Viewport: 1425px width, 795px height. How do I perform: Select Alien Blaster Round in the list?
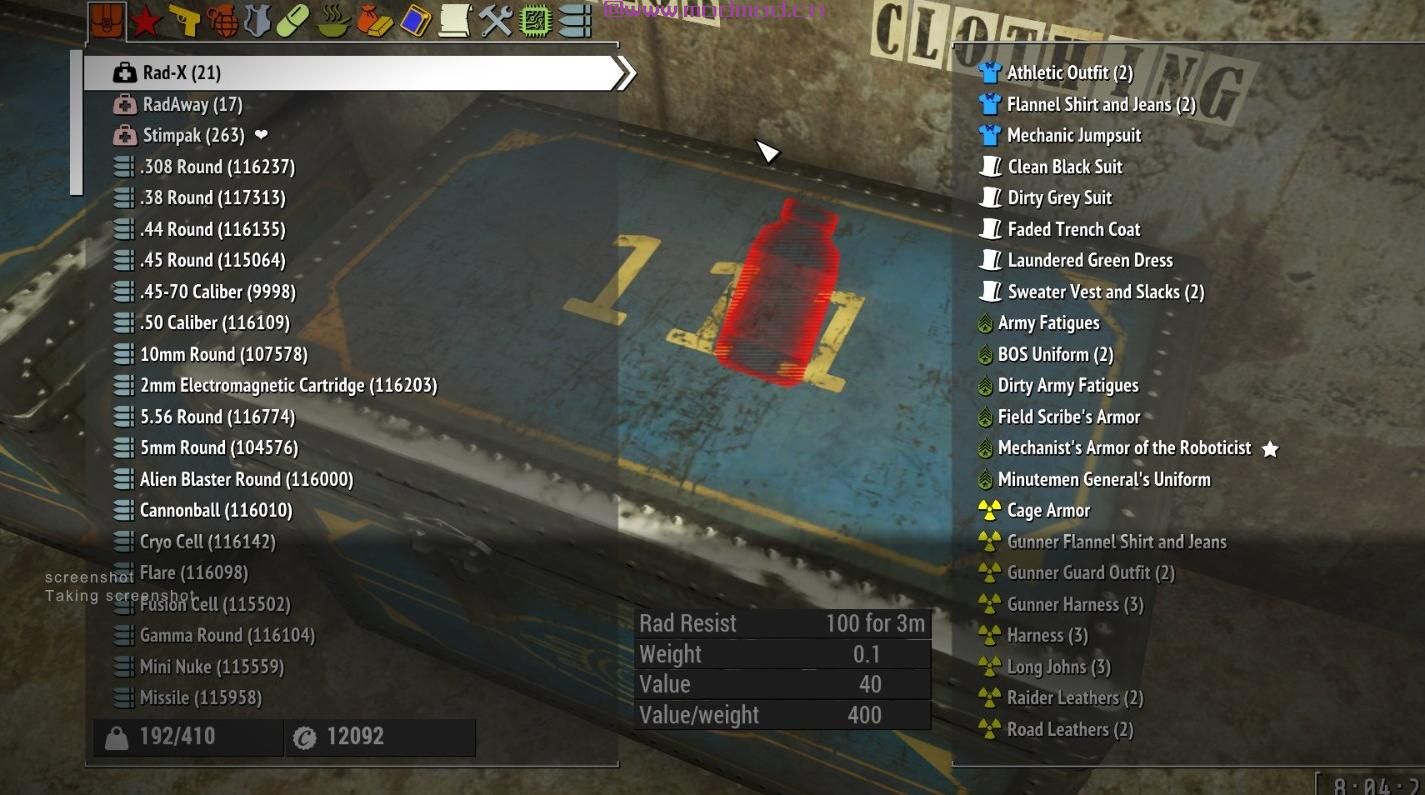(x=246, y=479)
